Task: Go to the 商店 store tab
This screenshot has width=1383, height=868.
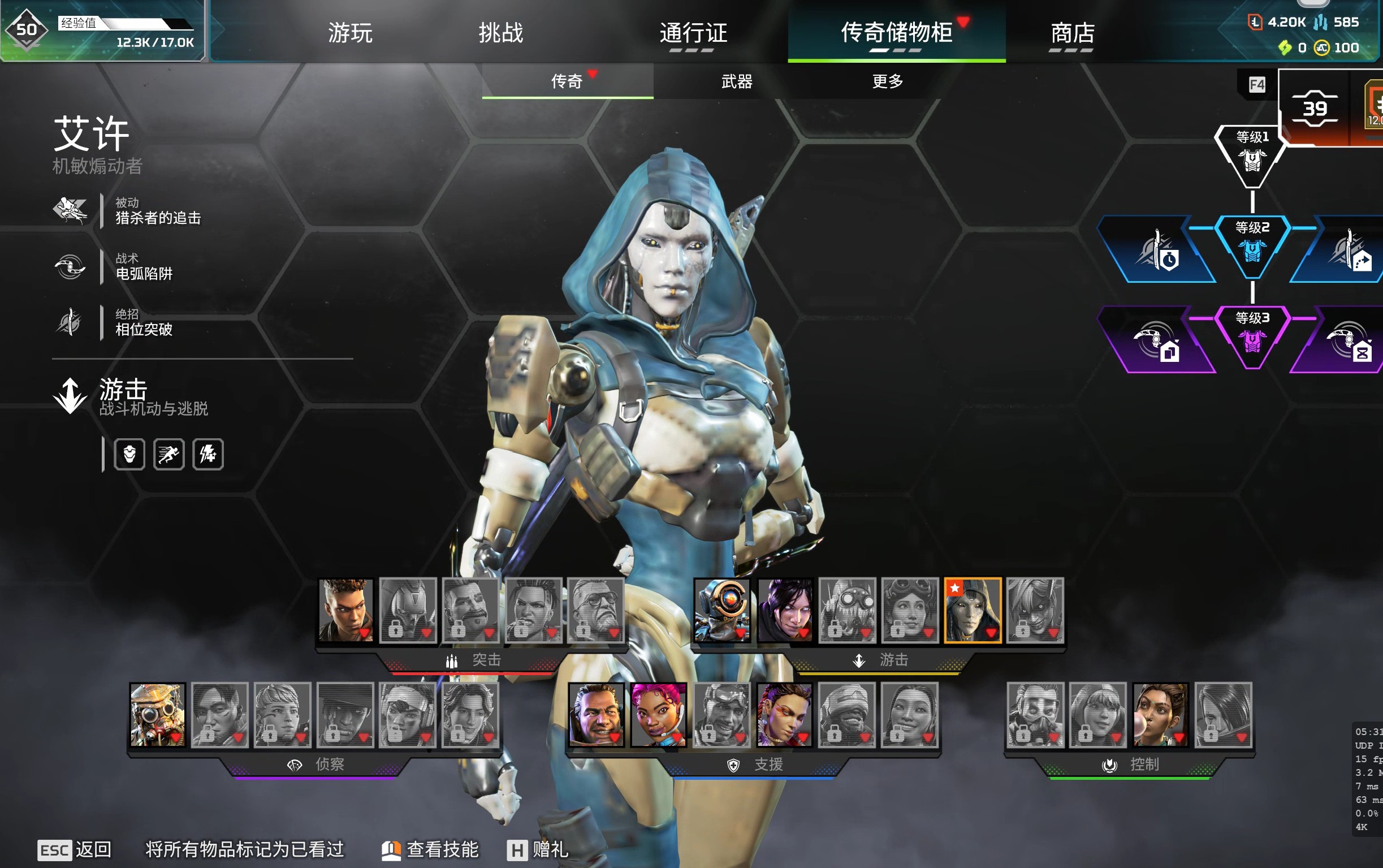Action: point(1072,33)
